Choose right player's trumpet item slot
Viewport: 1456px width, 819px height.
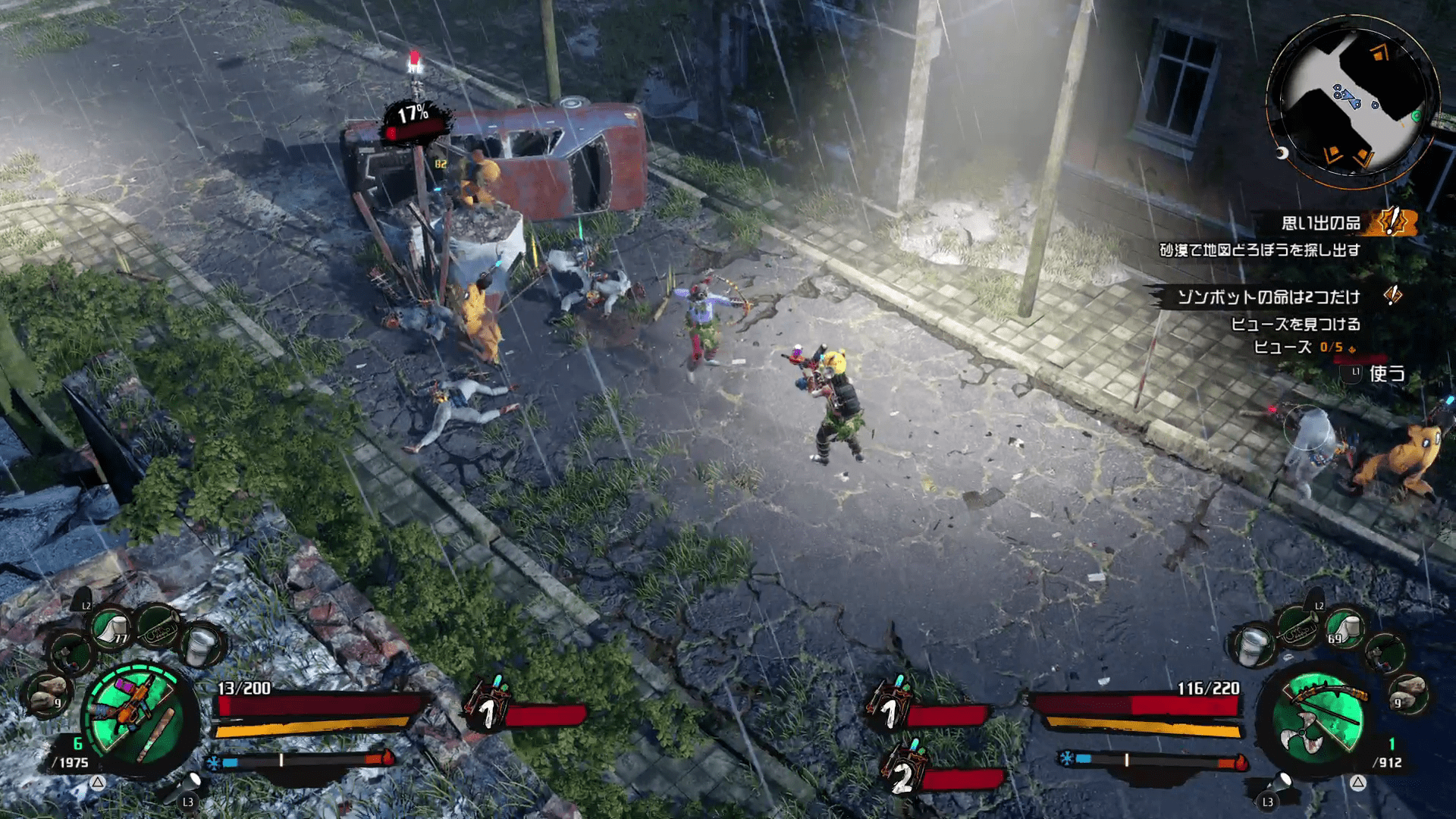coord(1298,629)
